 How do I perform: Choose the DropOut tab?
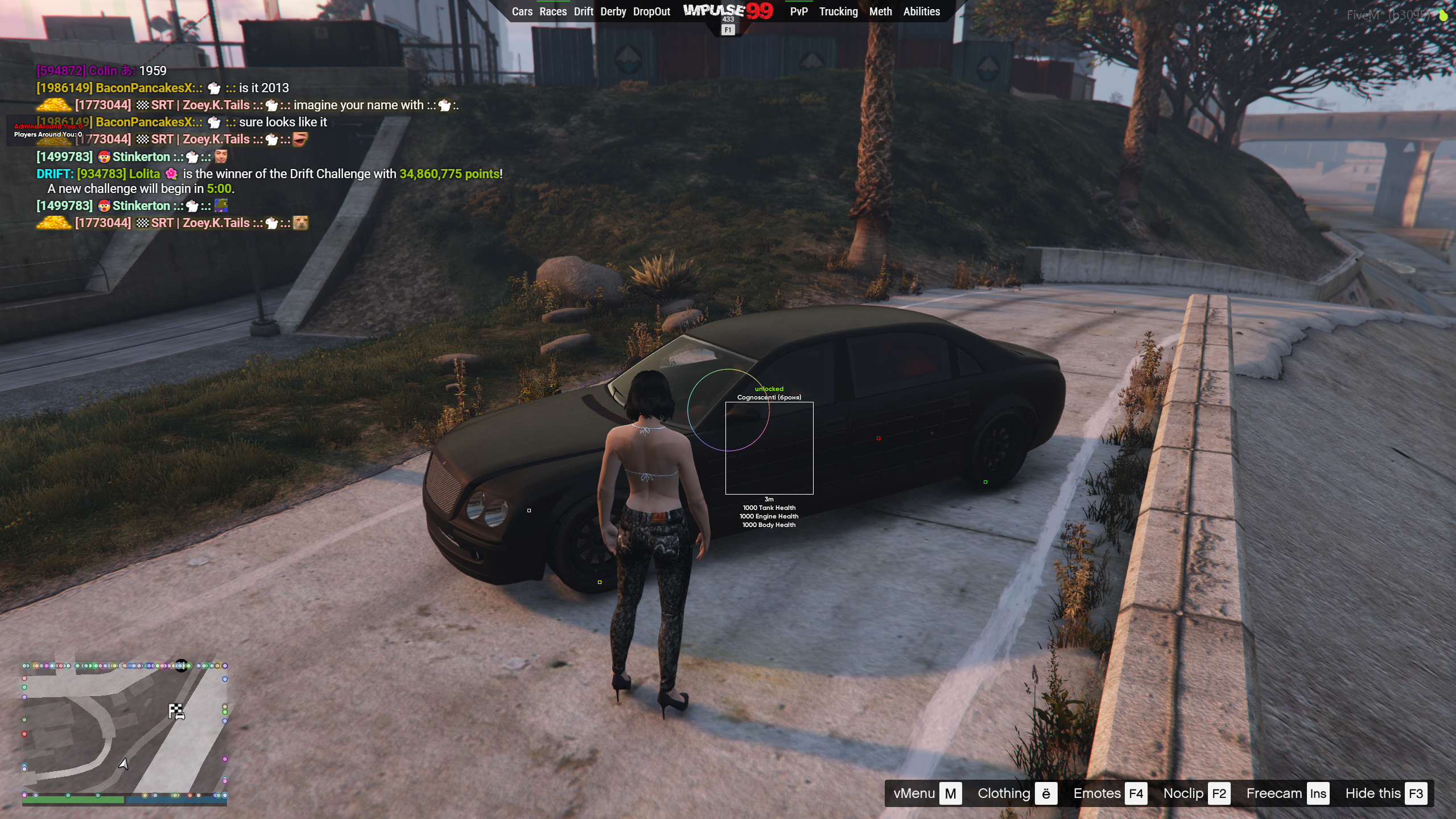click(651, 11)
